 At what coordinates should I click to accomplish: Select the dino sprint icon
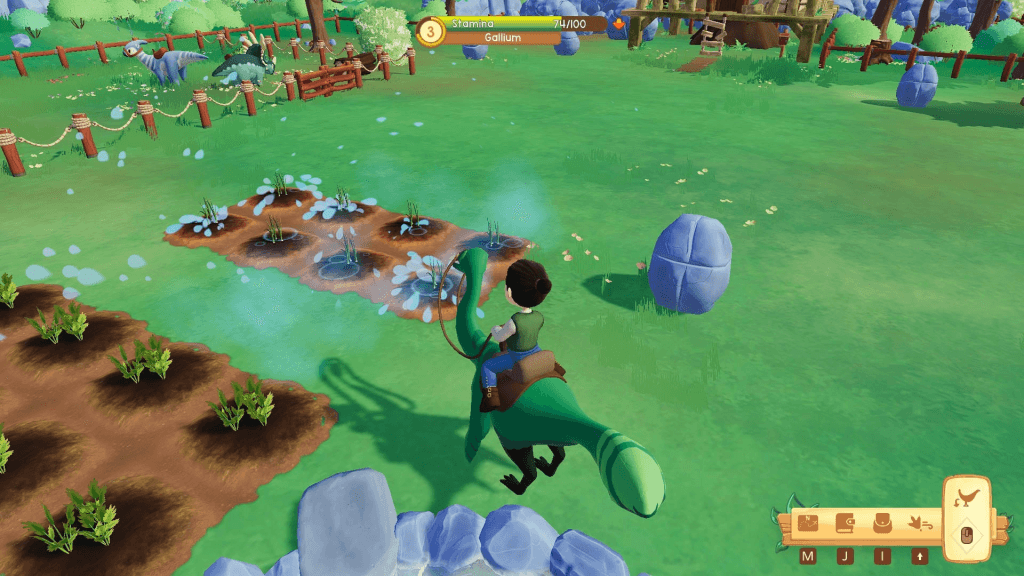coord(919,523)
